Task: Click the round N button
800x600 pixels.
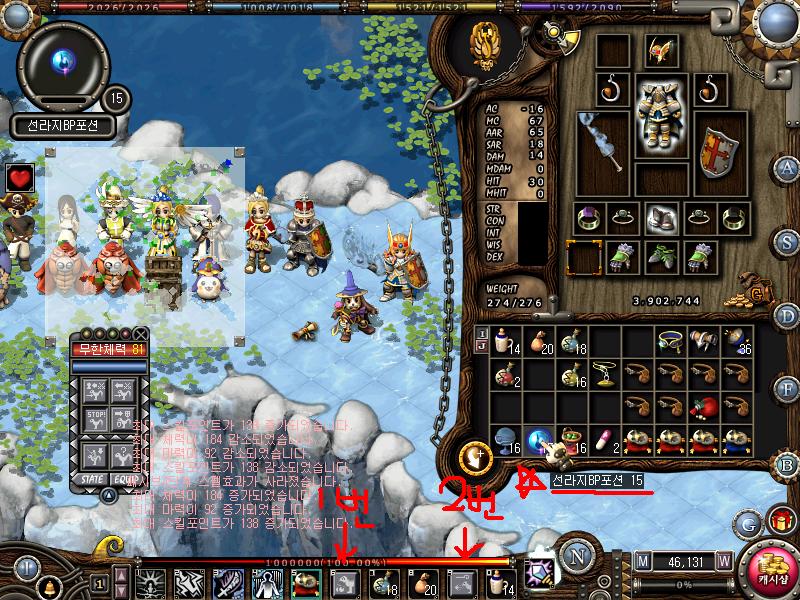Action: pyautogui.click(x=576, y=555)
